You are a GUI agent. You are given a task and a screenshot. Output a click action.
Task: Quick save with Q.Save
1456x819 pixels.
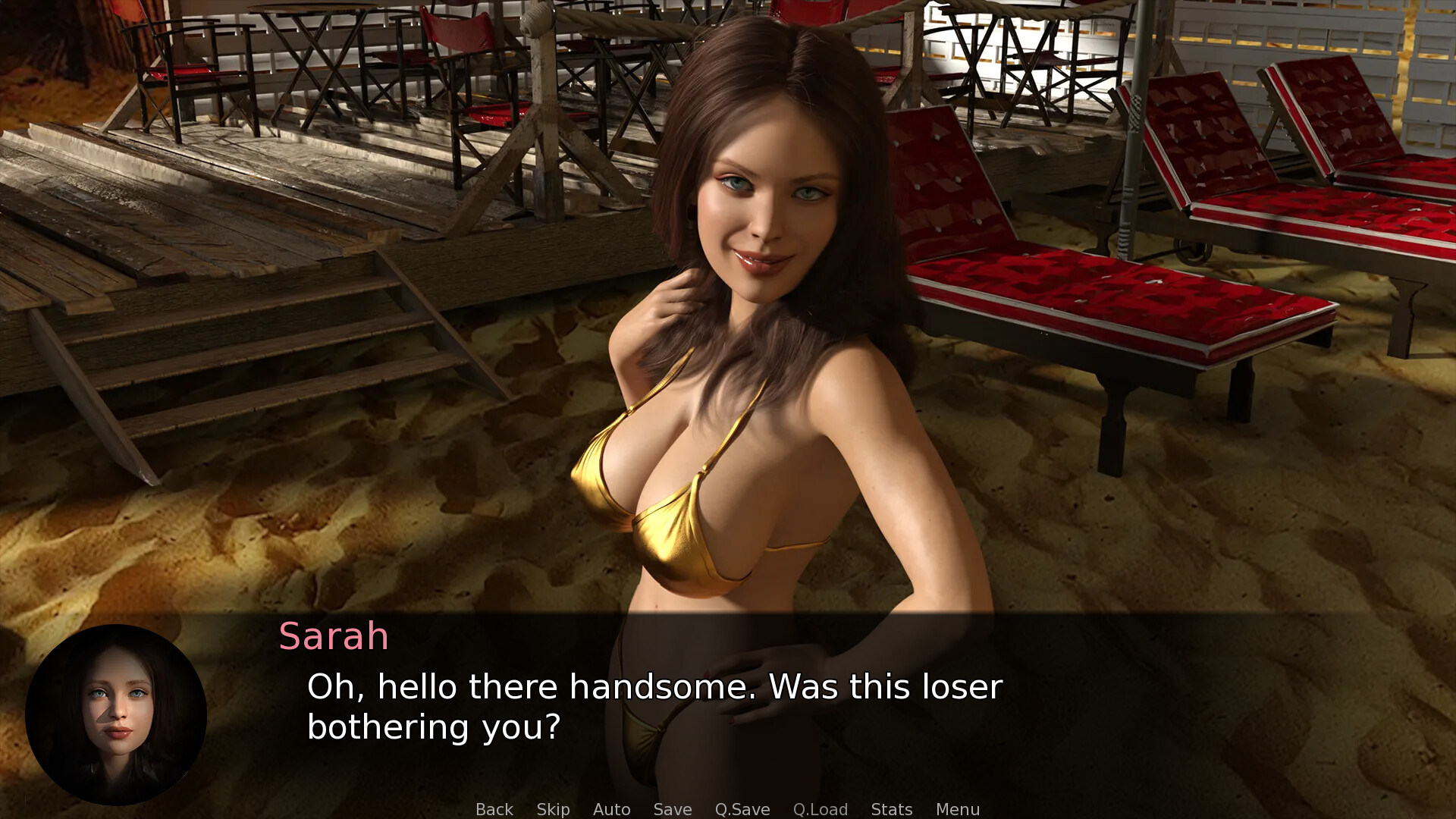pyautogui.click(x=742, y=809)
